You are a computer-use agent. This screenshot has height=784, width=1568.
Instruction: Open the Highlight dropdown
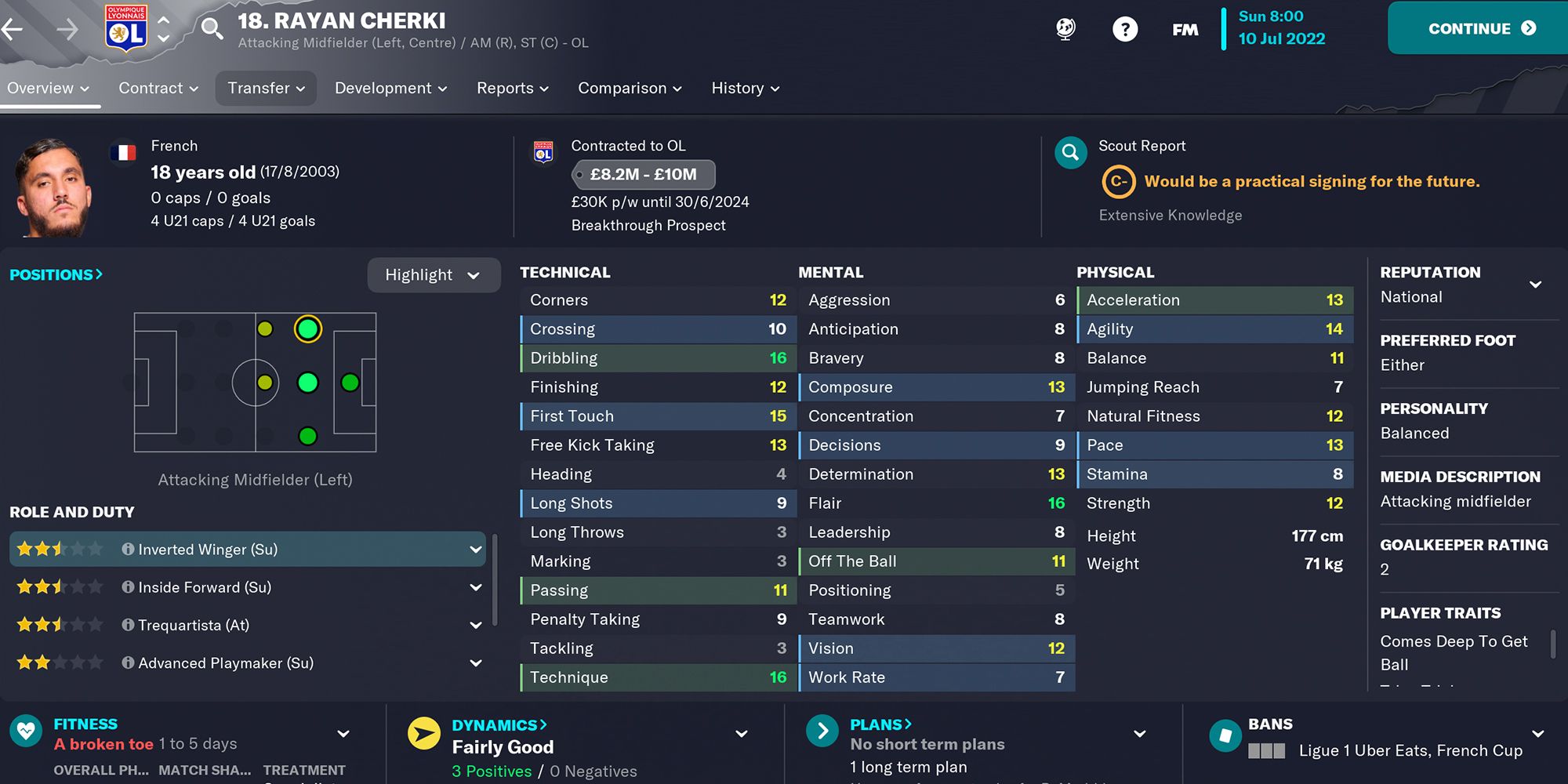click(x=434, y=274)
